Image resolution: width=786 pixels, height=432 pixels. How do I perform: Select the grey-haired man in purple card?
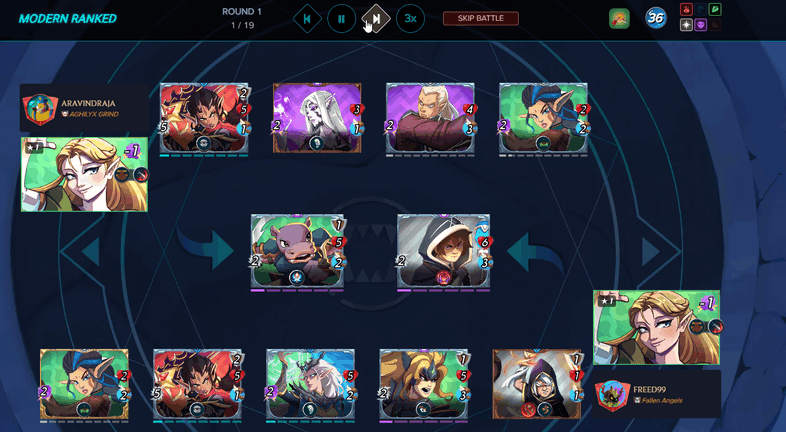430,118
